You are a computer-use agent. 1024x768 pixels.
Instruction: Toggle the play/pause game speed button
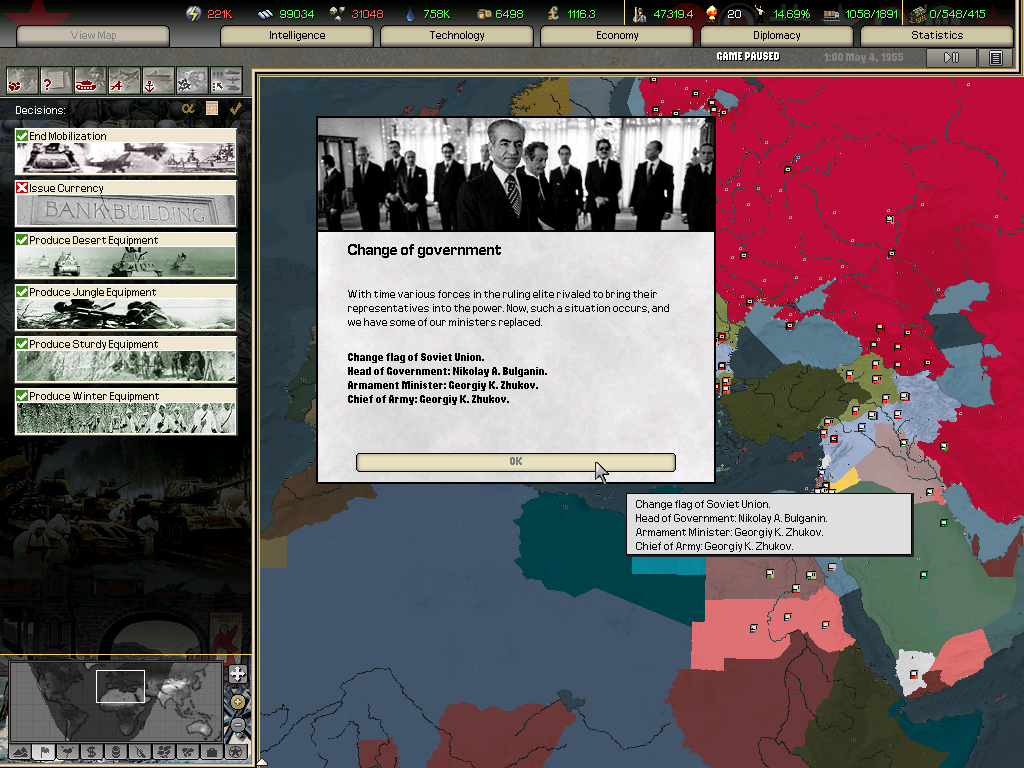951,58
